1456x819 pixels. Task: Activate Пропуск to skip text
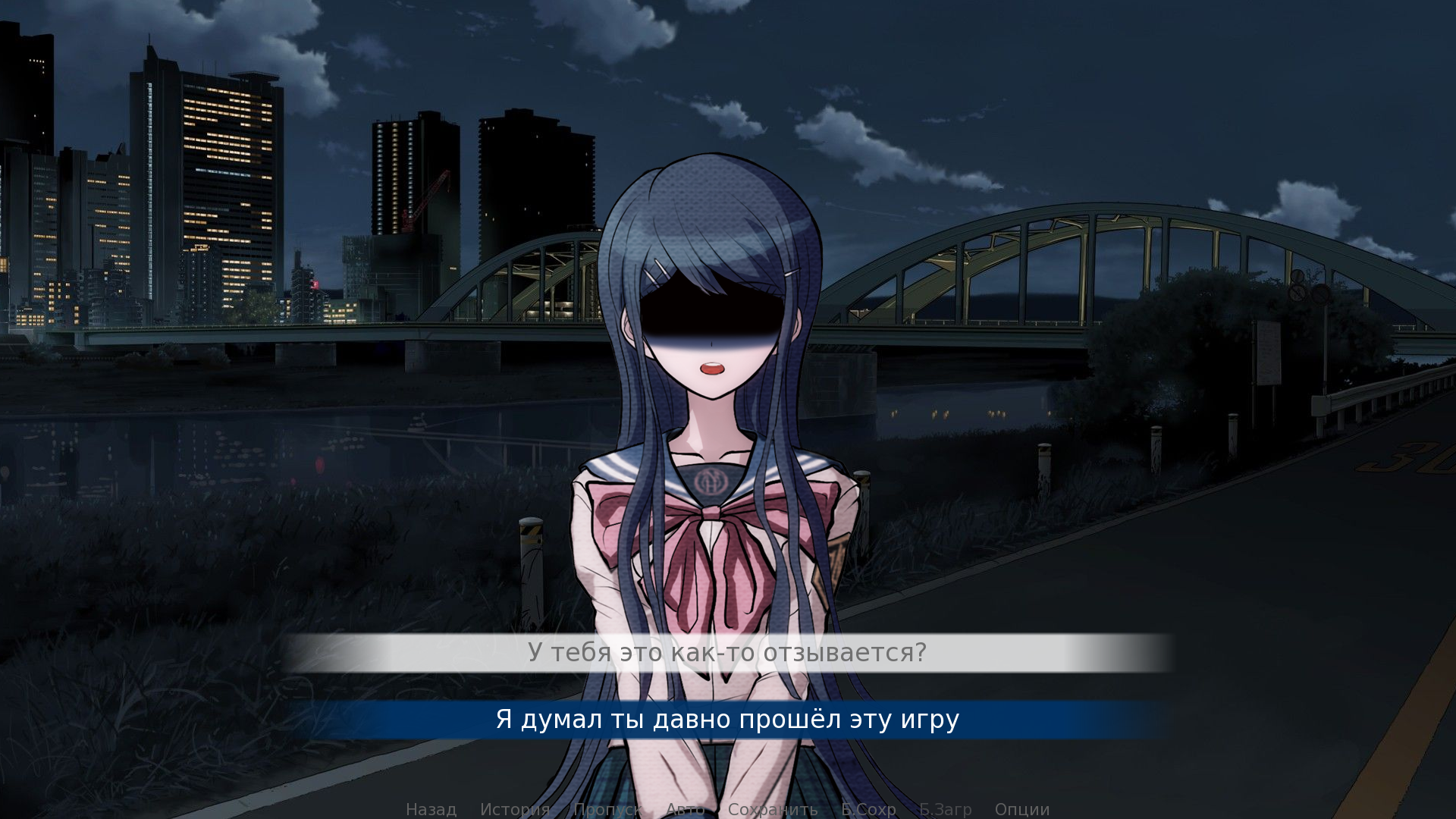pos(607,809)
